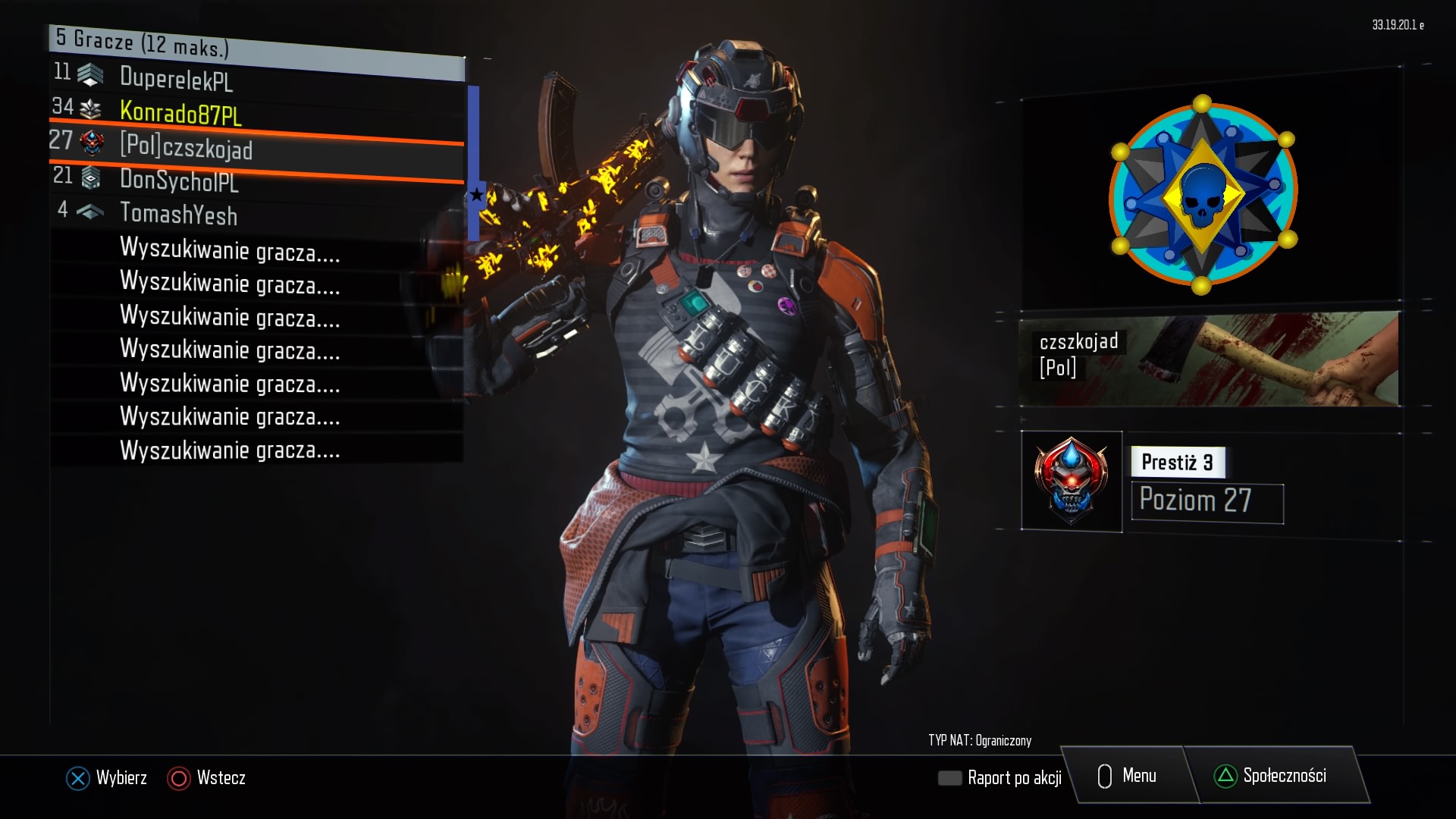Click the Wybierz select button
This screenshot has height=819, width=1456.
coord(107,778)
